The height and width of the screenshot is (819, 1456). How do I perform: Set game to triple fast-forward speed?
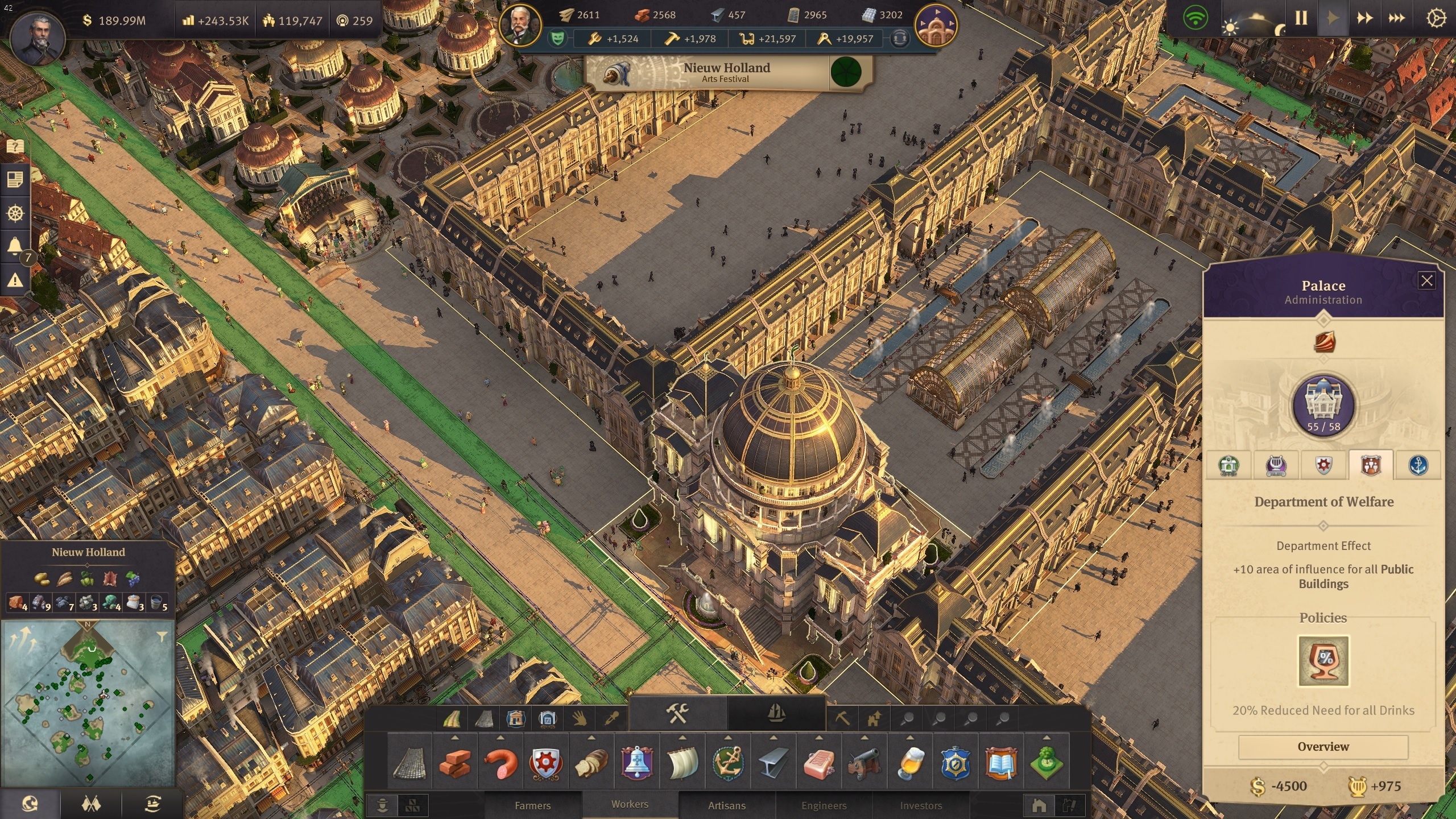click(1396, 18)
